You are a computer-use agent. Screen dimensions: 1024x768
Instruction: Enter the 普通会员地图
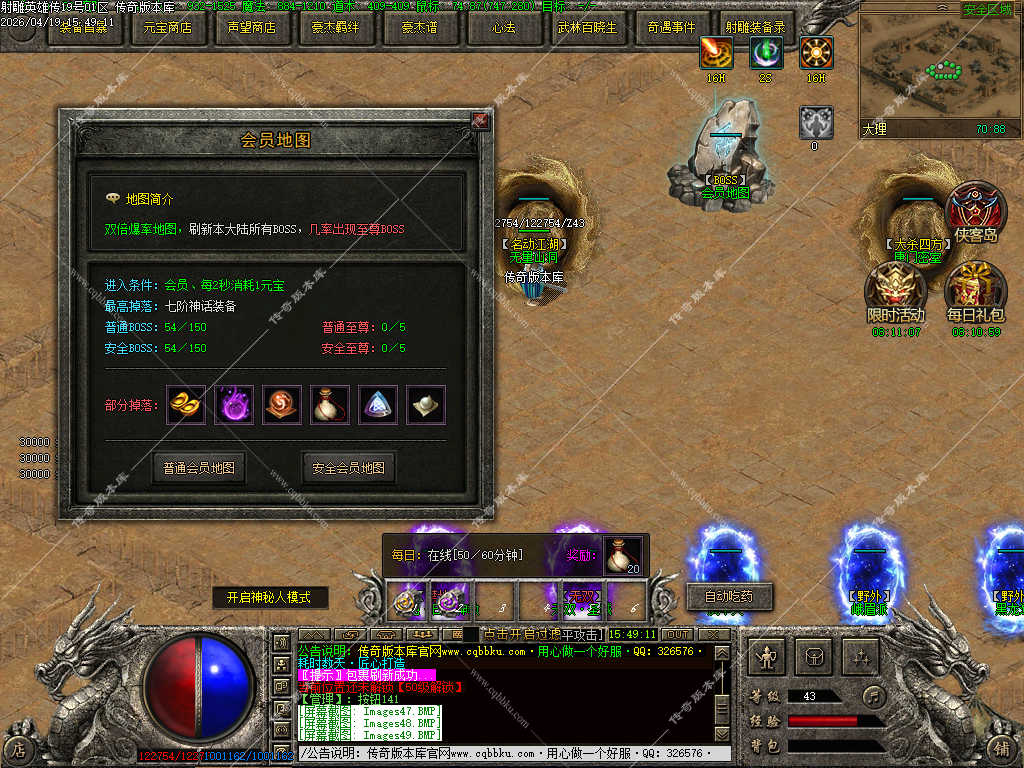point(199,467)
